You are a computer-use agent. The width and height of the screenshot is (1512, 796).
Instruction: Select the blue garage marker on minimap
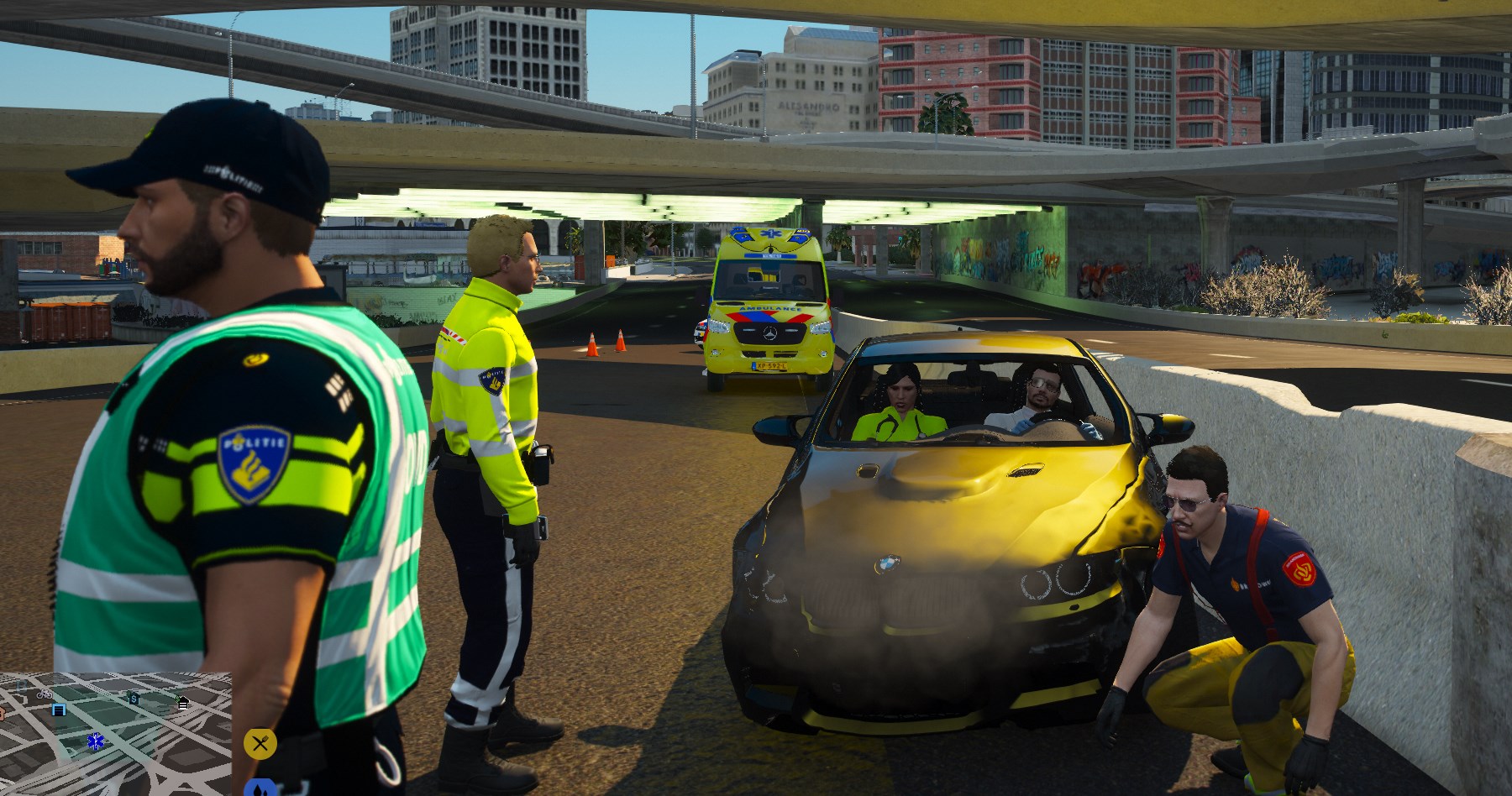click(59, 710)
